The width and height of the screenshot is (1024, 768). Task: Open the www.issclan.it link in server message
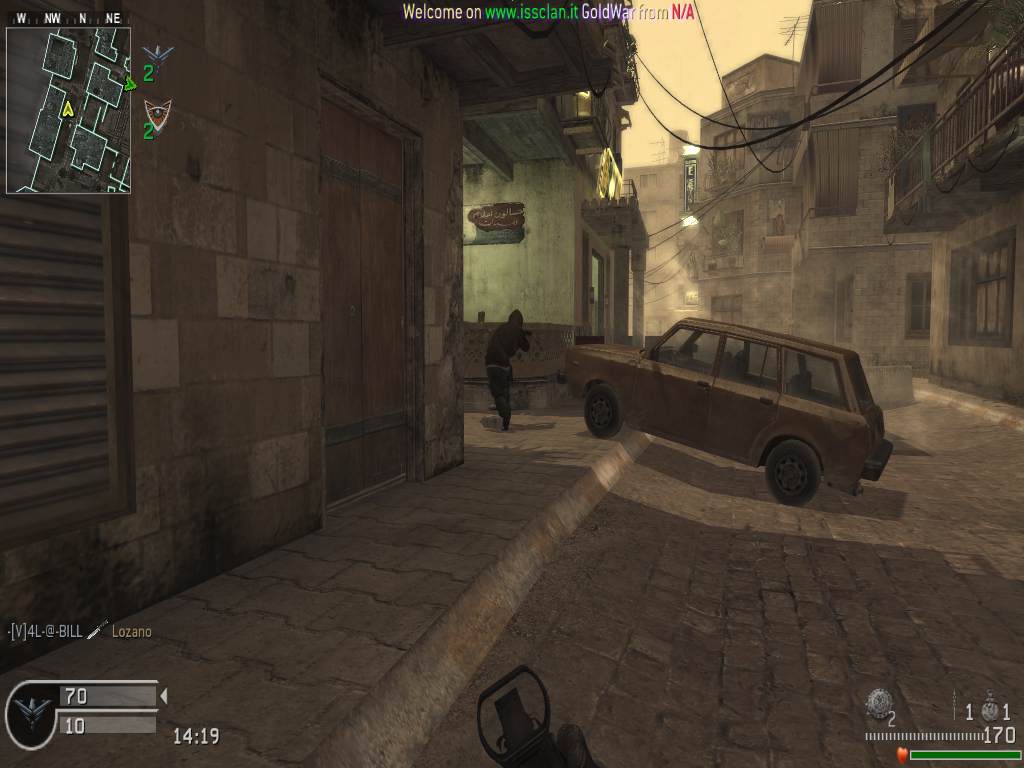(x=530, y=12)
